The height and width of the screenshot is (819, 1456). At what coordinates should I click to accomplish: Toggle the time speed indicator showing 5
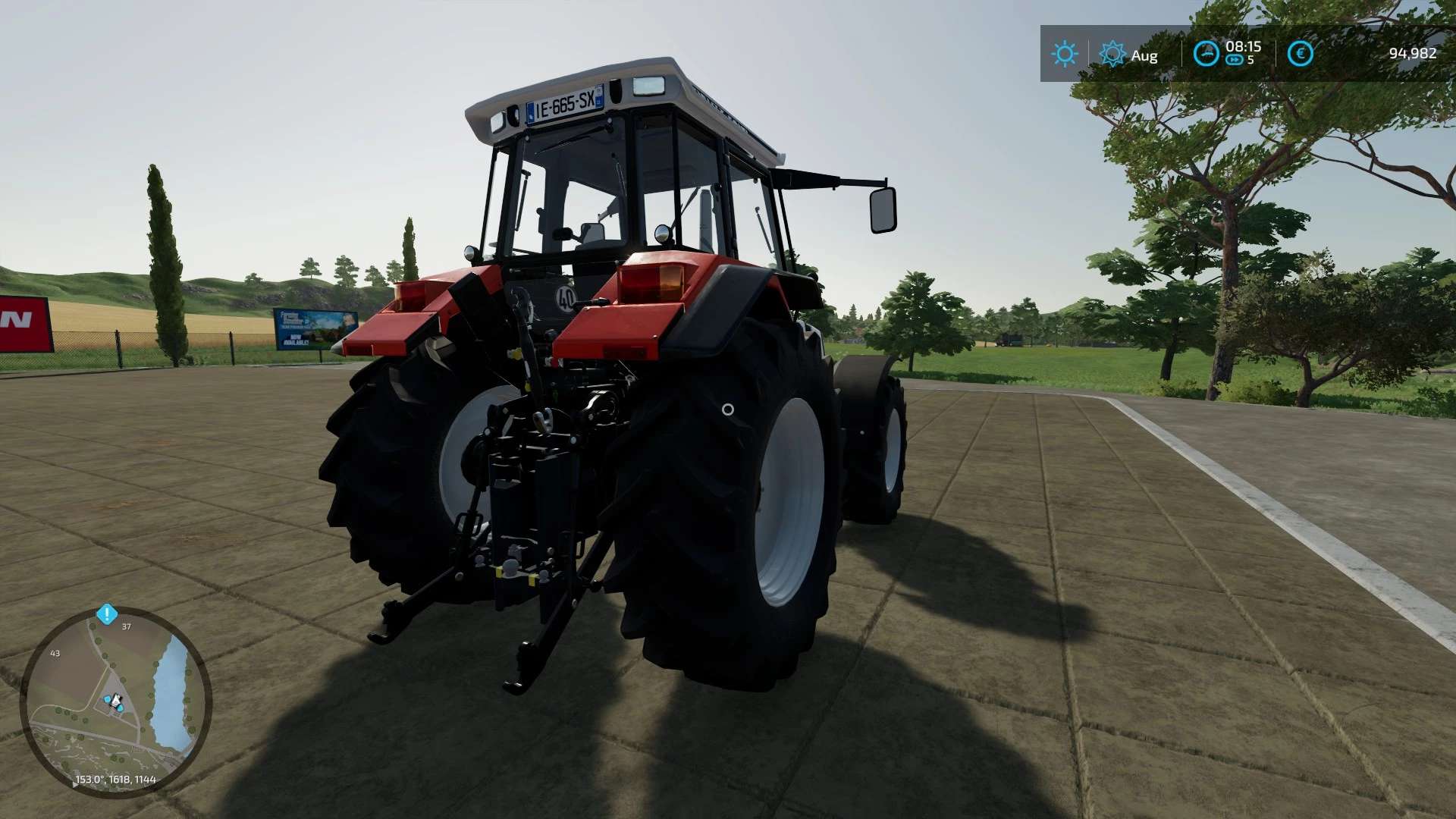1250,58
